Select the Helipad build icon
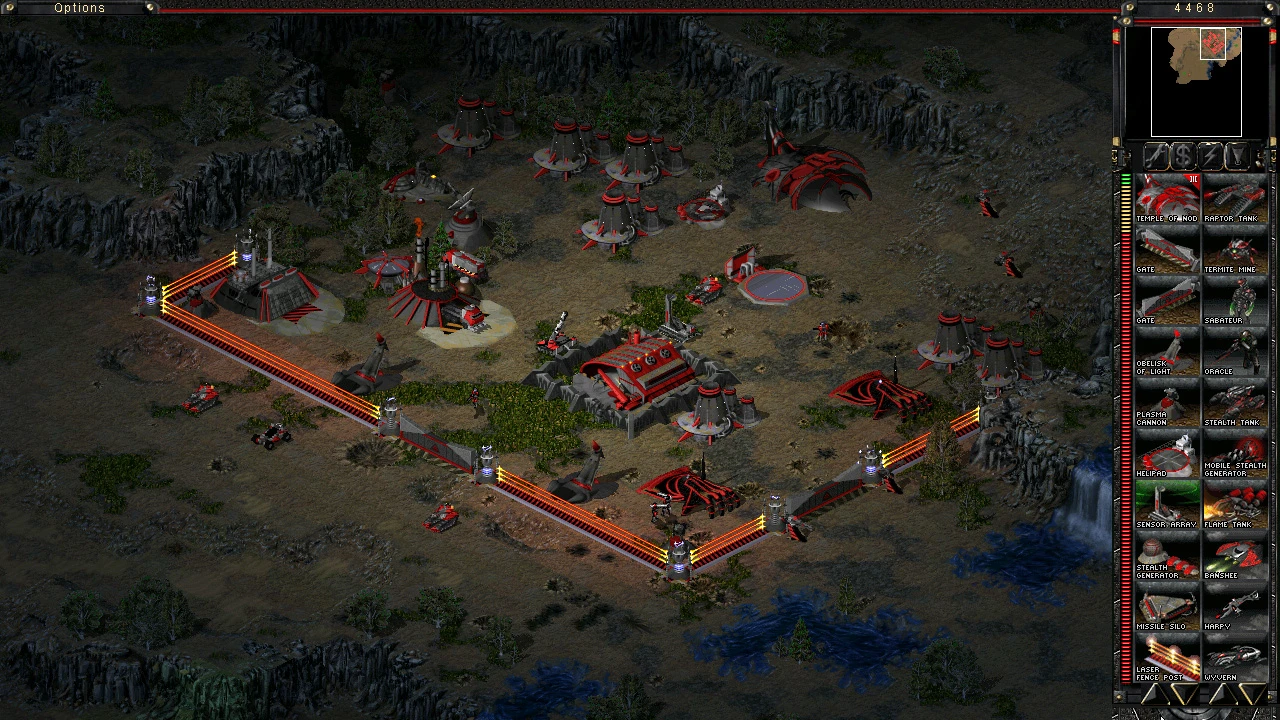Screen dimensions: 1280x720 (1167, 453)
